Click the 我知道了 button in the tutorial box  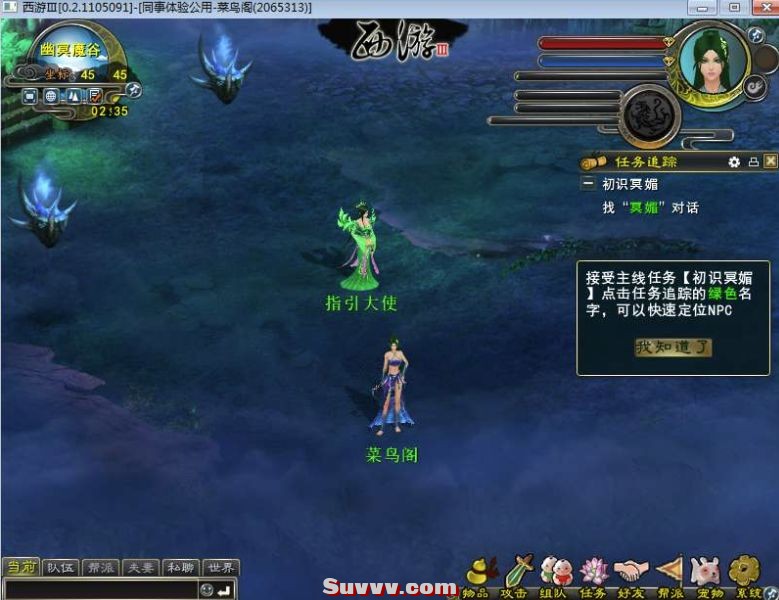coord(674,348)
